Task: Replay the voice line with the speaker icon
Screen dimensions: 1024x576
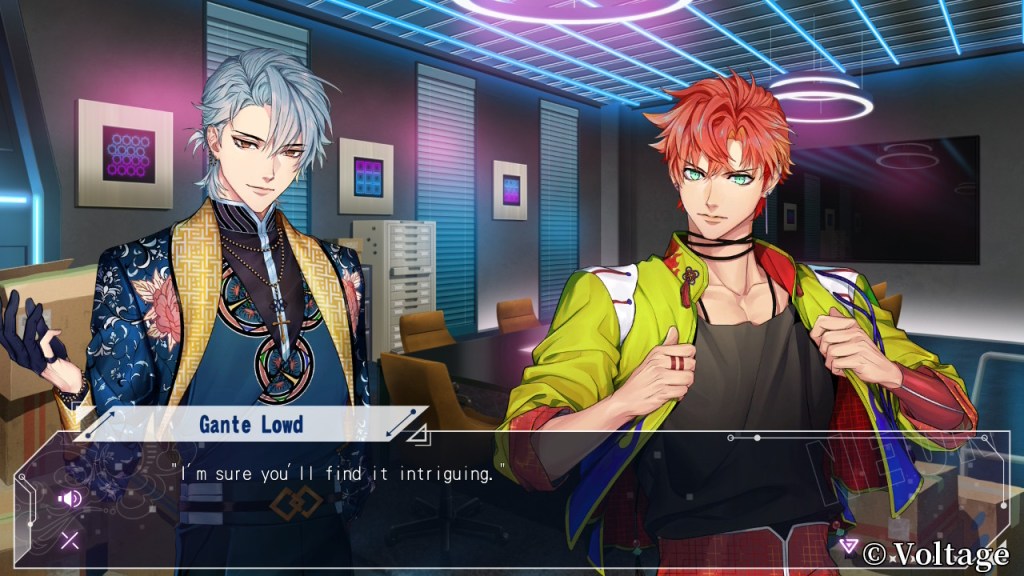Action: (x=70, y=498)
